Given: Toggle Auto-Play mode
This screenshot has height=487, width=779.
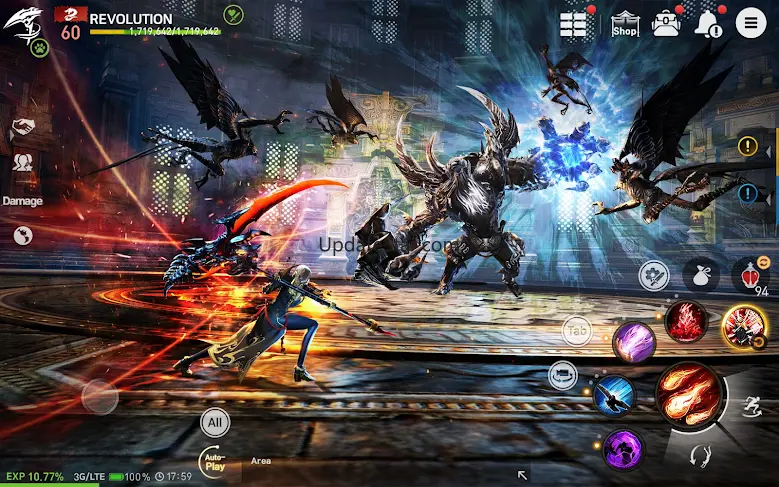Looking at the screenshot, I should pos(214,459).
